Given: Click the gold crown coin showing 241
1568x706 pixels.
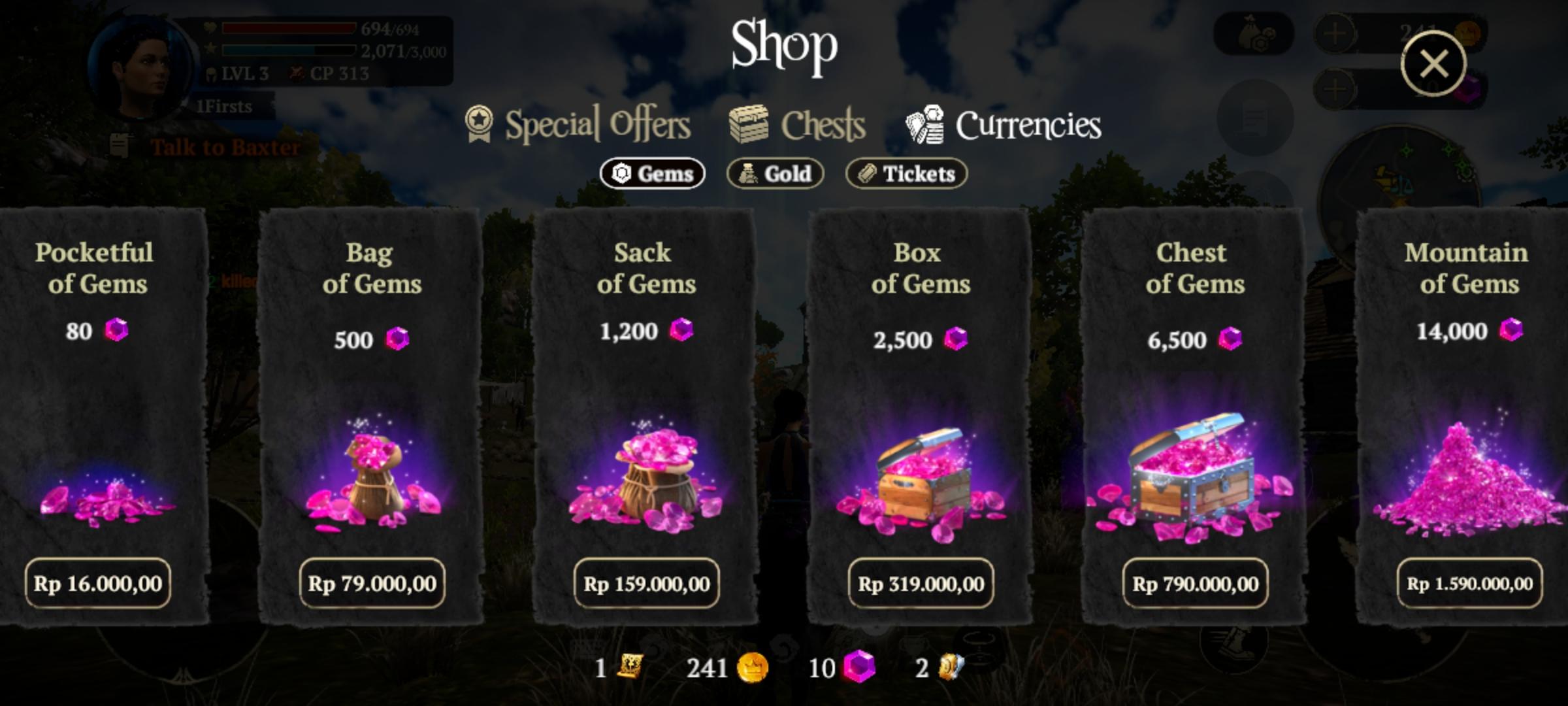Looking at the screenshot, I should tap(753, 668).
